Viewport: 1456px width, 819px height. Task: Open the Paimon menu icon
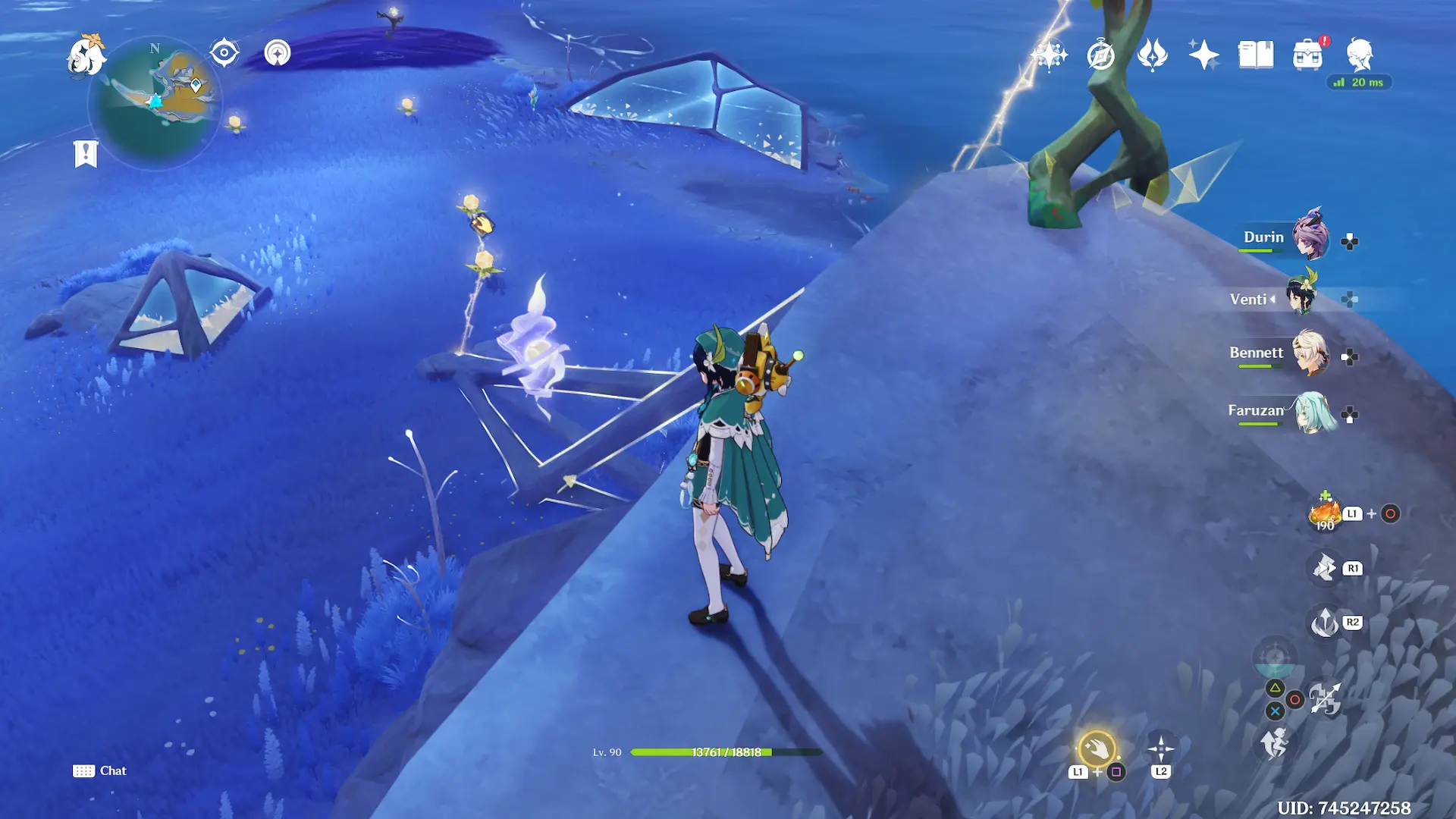pyautogui.click(x=86, y=55)
